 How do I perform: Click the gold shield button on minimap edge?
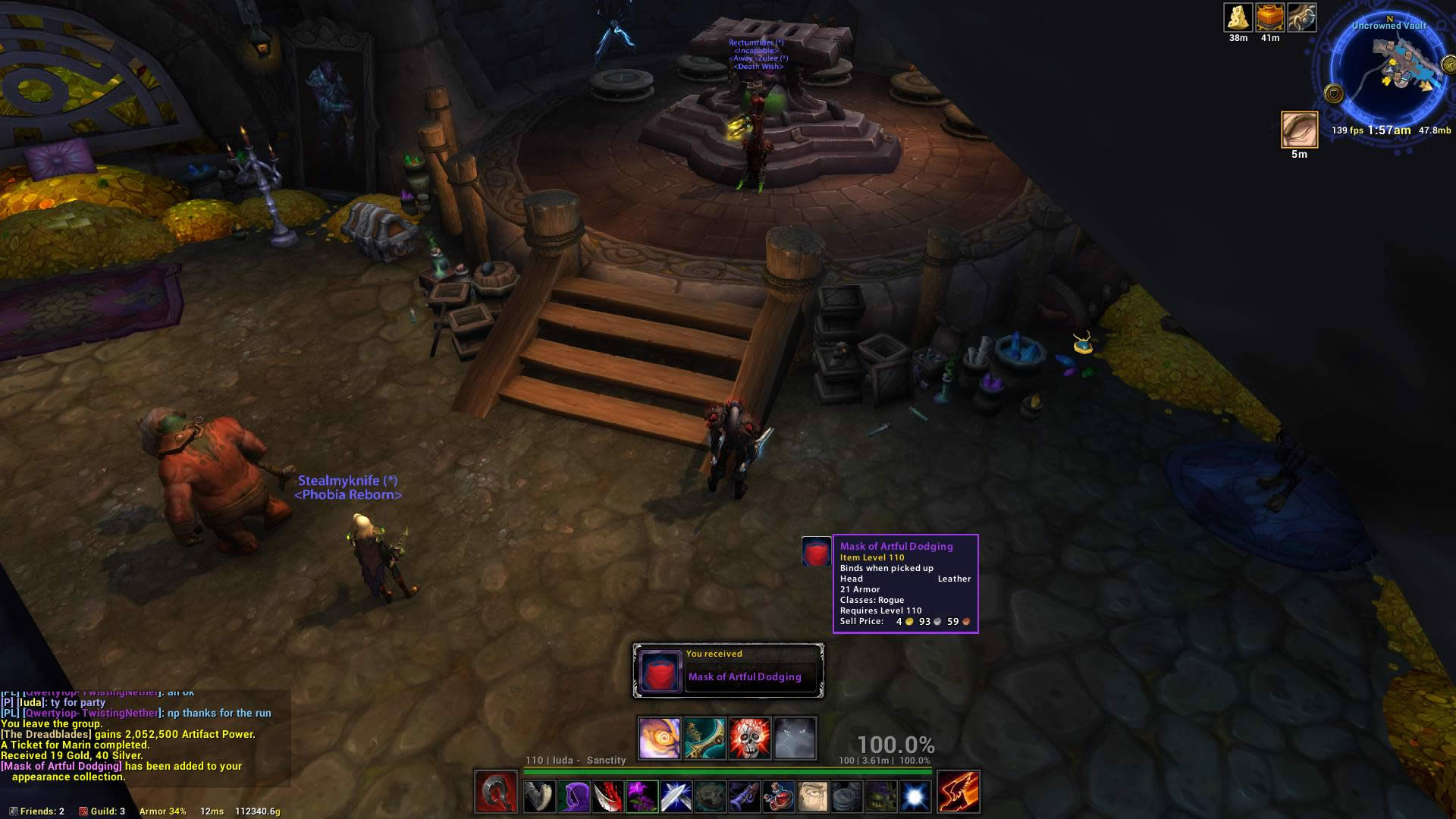(1334, 93)
